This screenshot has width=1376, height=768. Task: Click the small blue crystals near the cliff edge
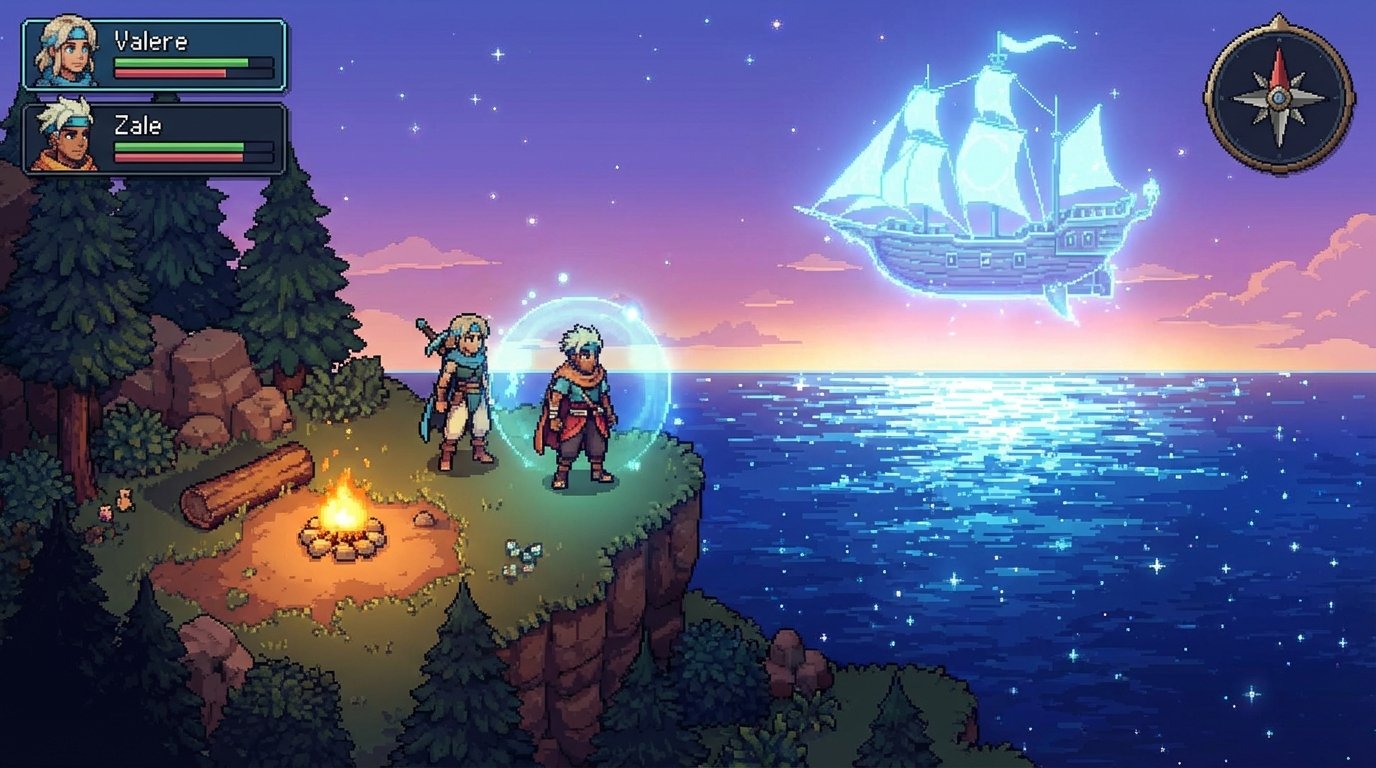(x=519, y=556)
